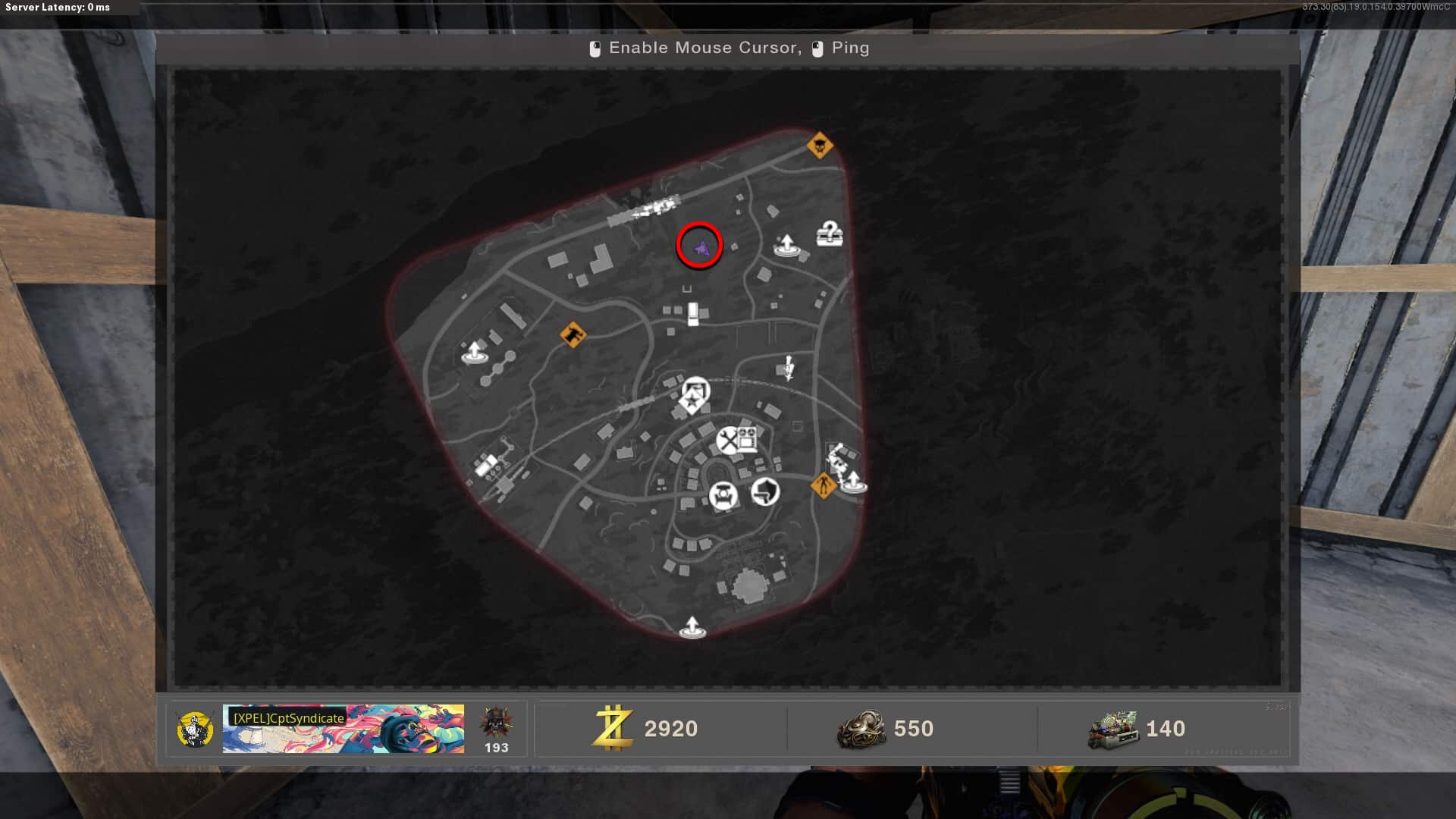This screenshot has width=1456, height=819.
Task: Click the yellow round player emblem
Action: (194, 729)
